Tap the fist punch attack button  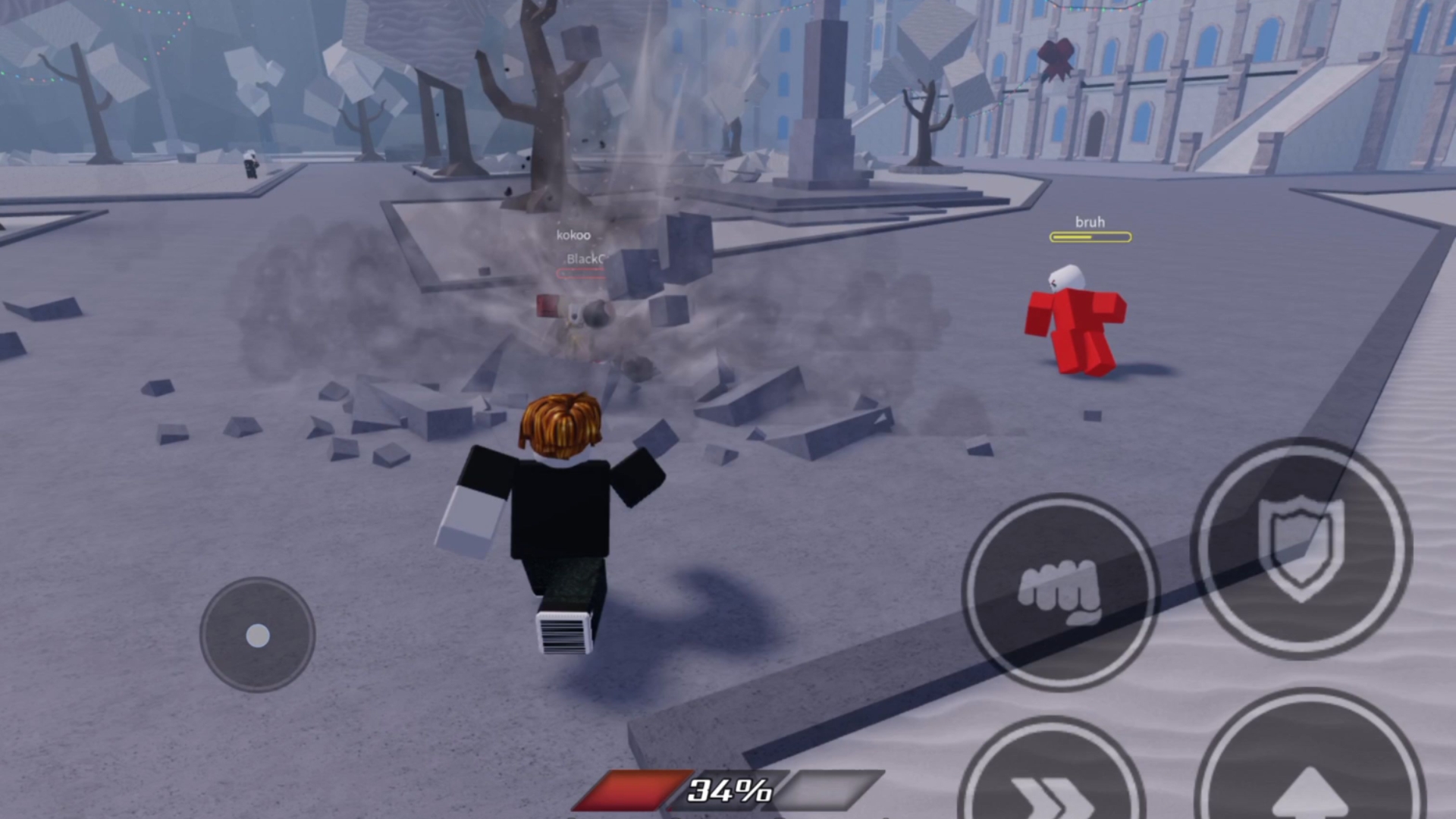1059,591
